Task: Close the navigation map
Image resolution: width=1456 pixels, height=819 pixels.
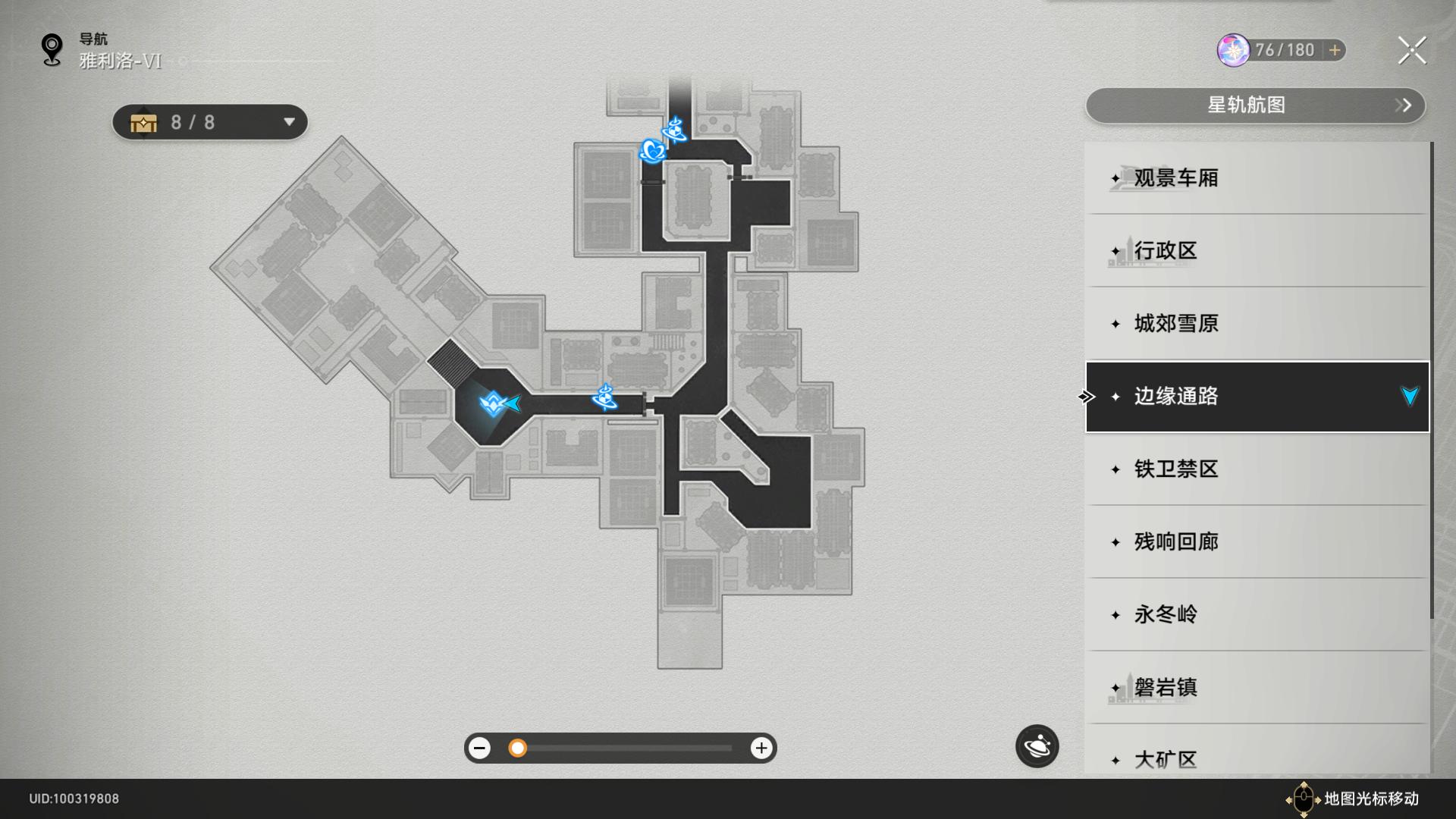Action: point(1411,51)
